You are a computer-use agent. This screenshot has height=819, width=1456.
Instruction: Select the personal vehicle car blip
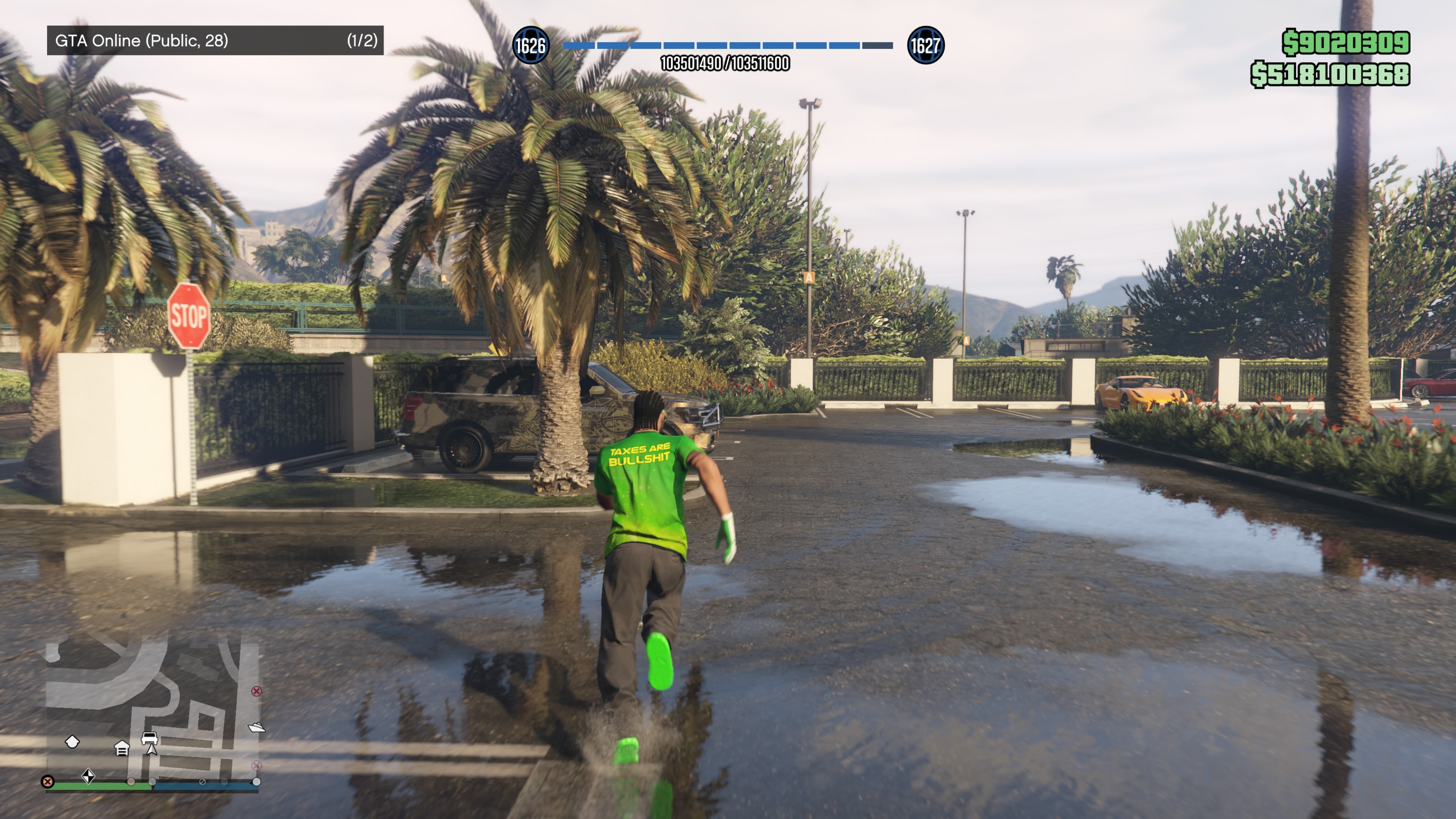tap(149, 737)
